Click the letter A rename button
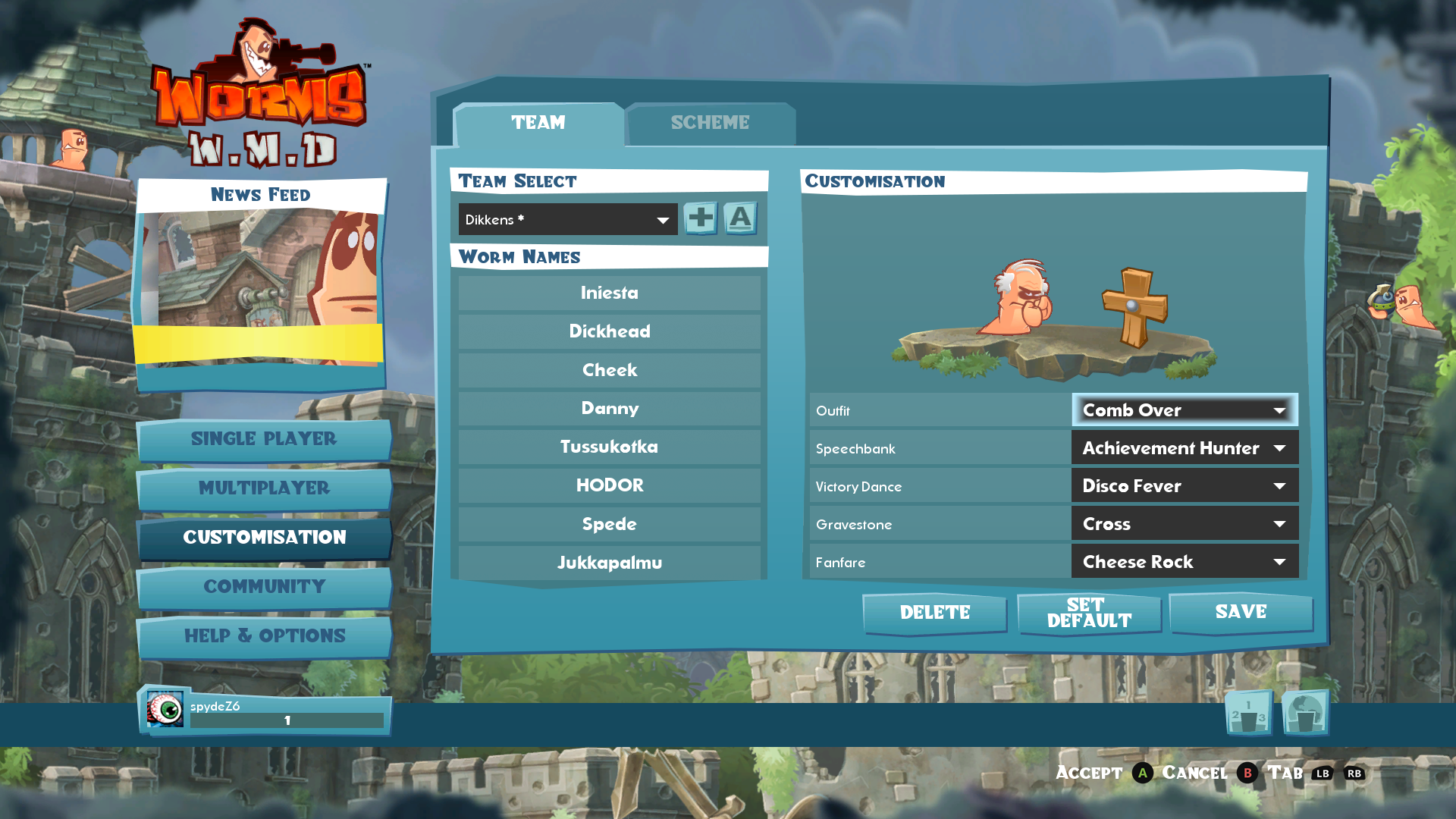This screenshot has height=819, width=1456. [740, 218]
